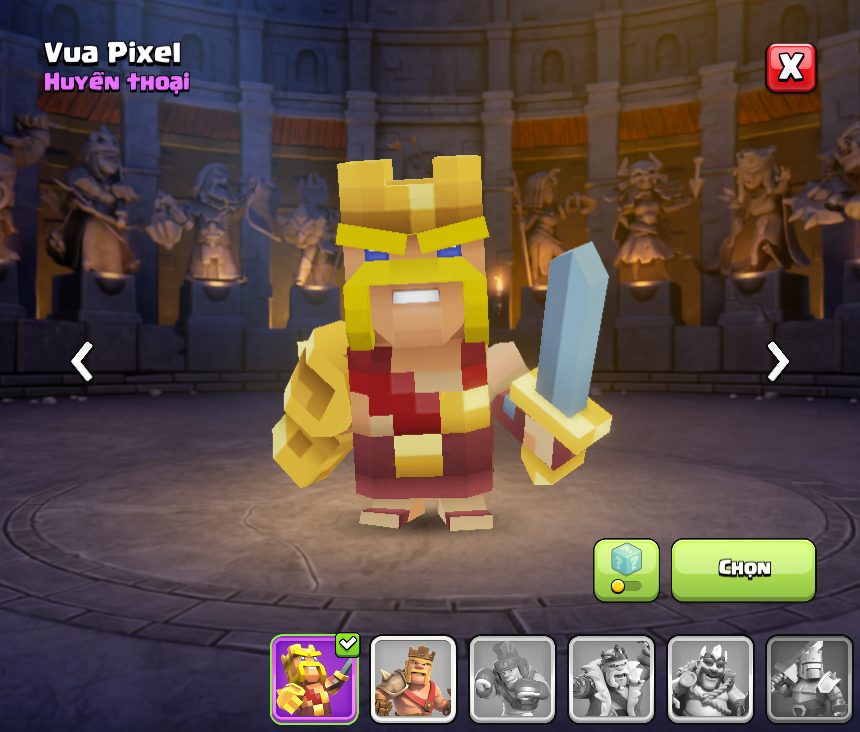The image size is (860, 732).
Task: Pick the locked armored knight skin thumbnail
Action: (x=809, y=678)
